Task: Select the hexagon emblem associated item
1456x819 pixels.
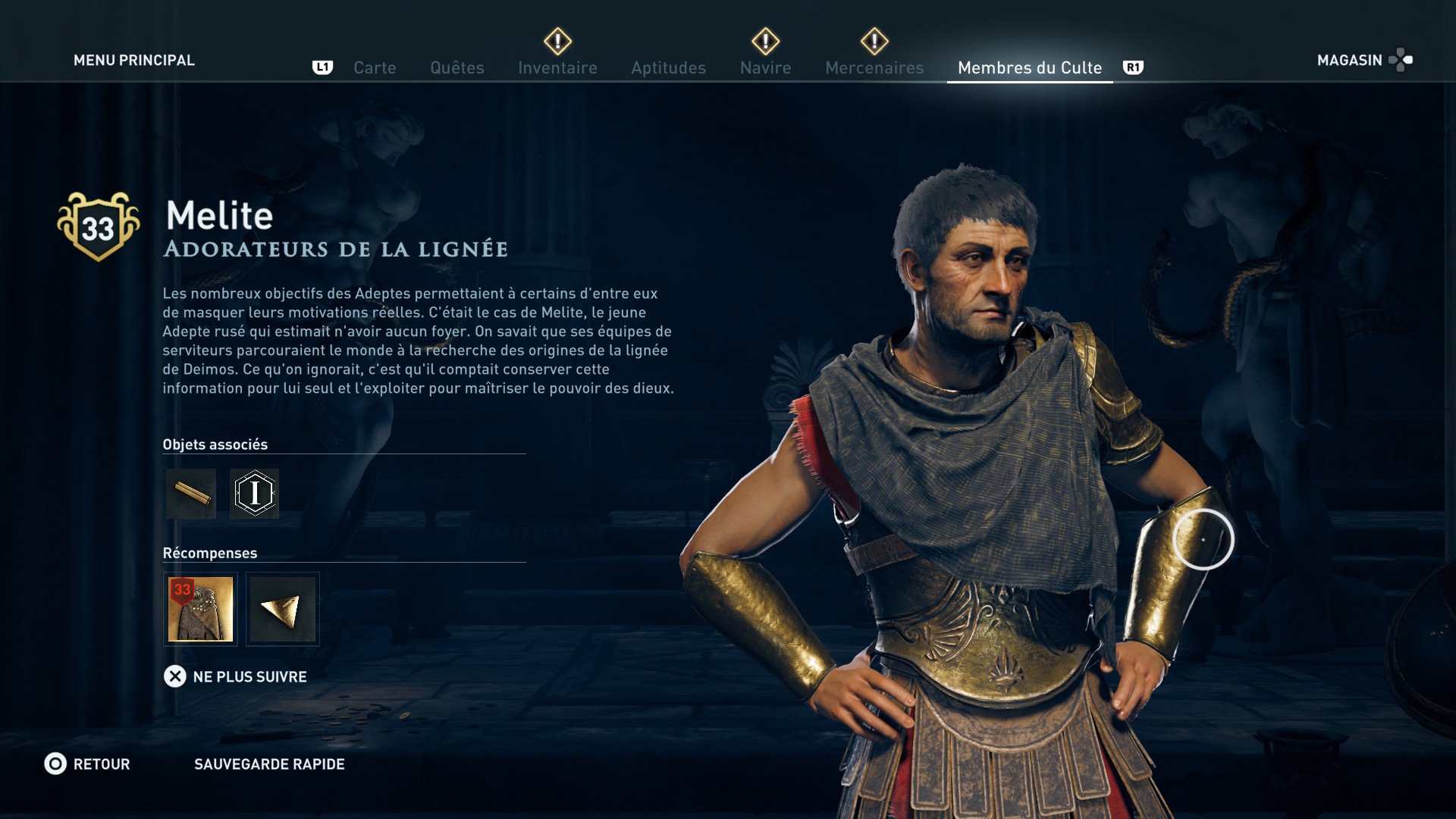Action: [x=255, y=494]
